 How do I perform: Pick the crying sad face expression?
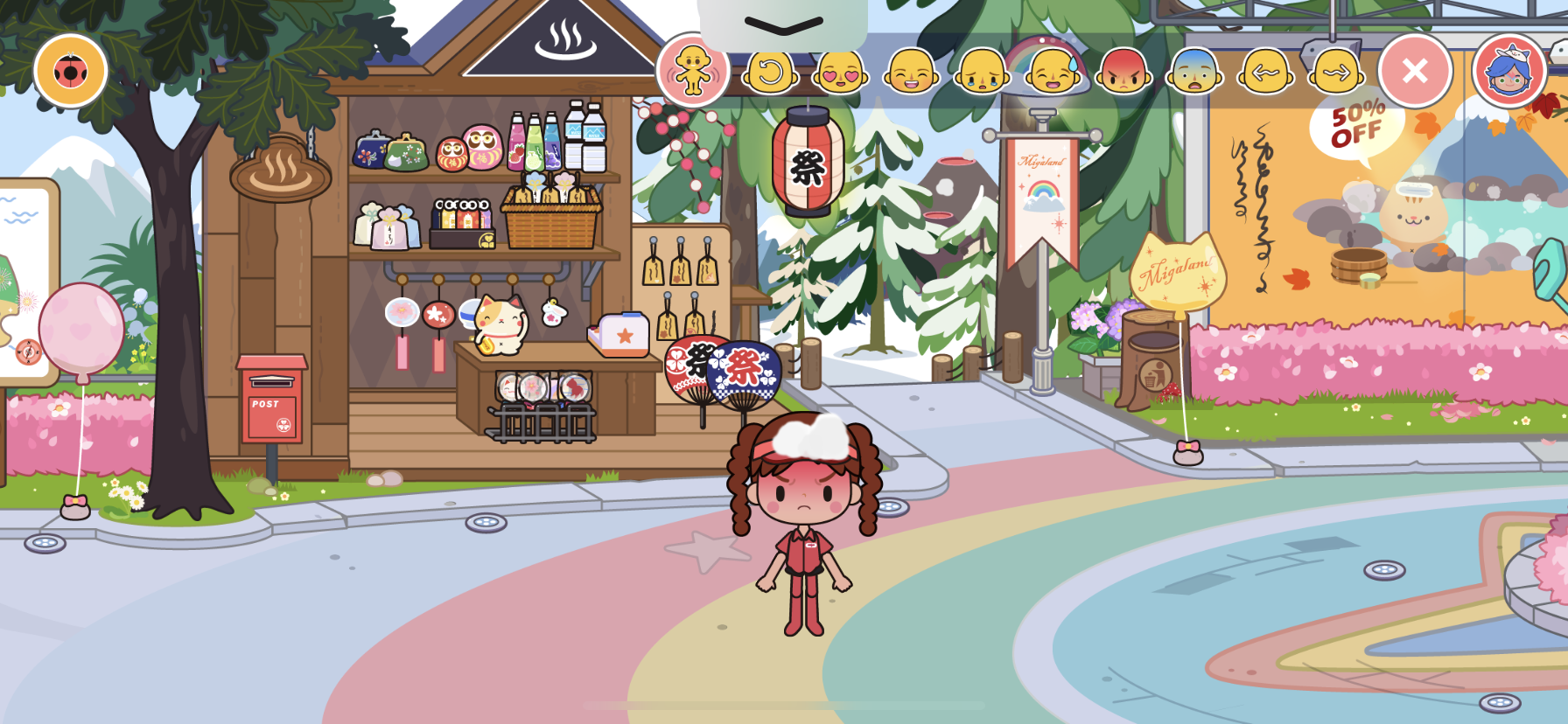point(982,73)
